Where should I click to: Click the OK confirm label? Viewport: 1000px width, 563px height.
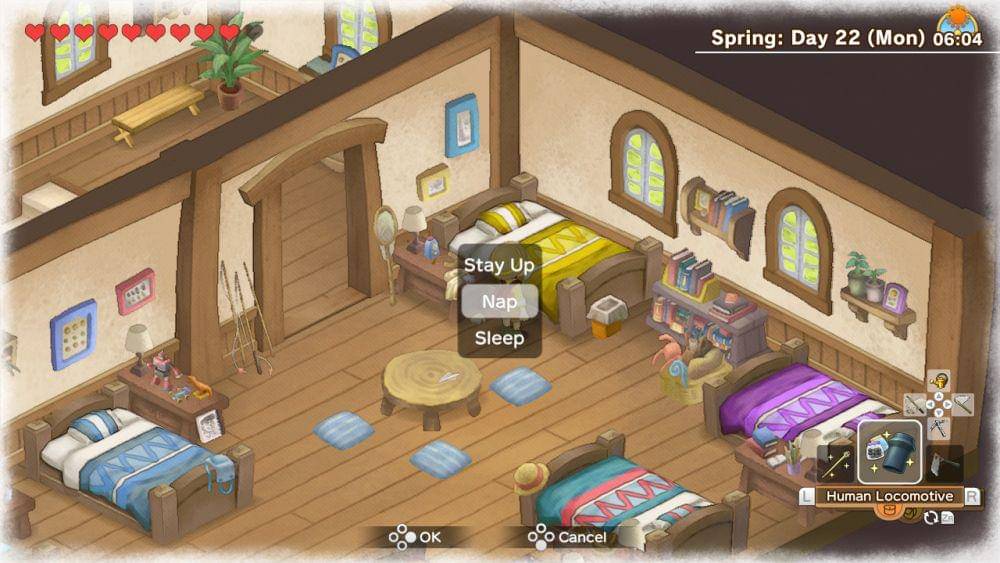tap(429, 537)
